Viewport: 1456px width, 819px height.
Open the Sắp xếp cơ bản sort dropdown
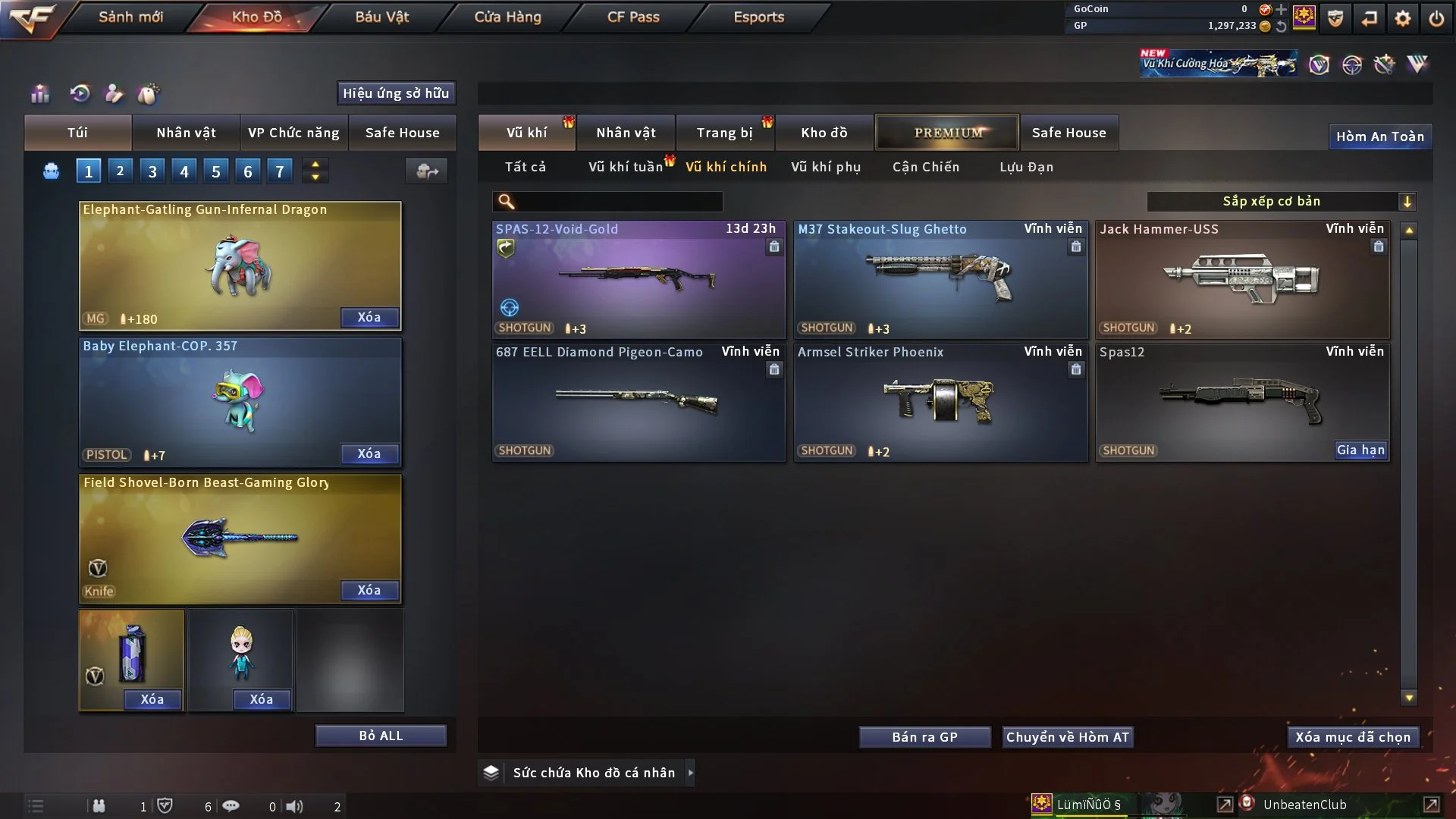1281,202
